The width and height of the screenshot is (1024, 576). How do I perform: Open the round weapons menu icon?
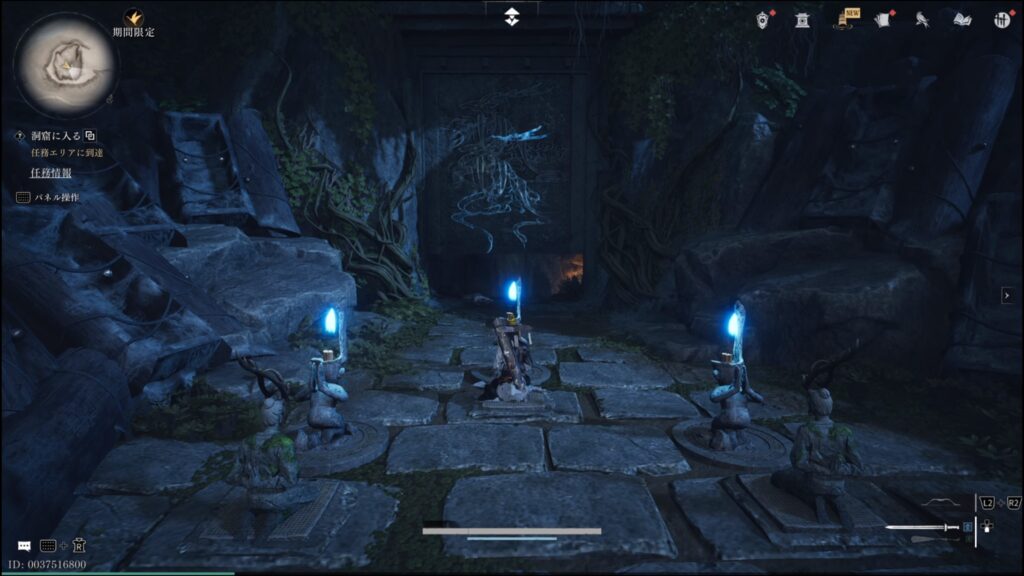(x=1002, y=19)
